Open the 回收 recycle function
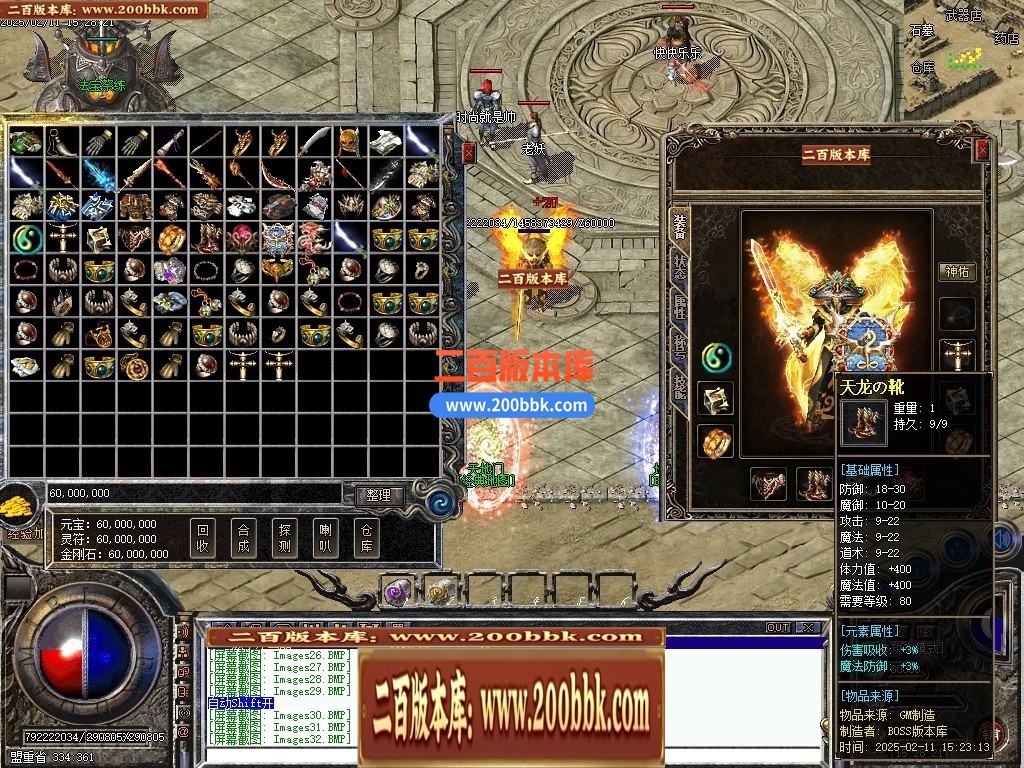The width and height of the screenshot is (1024, 768). pyautogui.click(x=202, y=538)
